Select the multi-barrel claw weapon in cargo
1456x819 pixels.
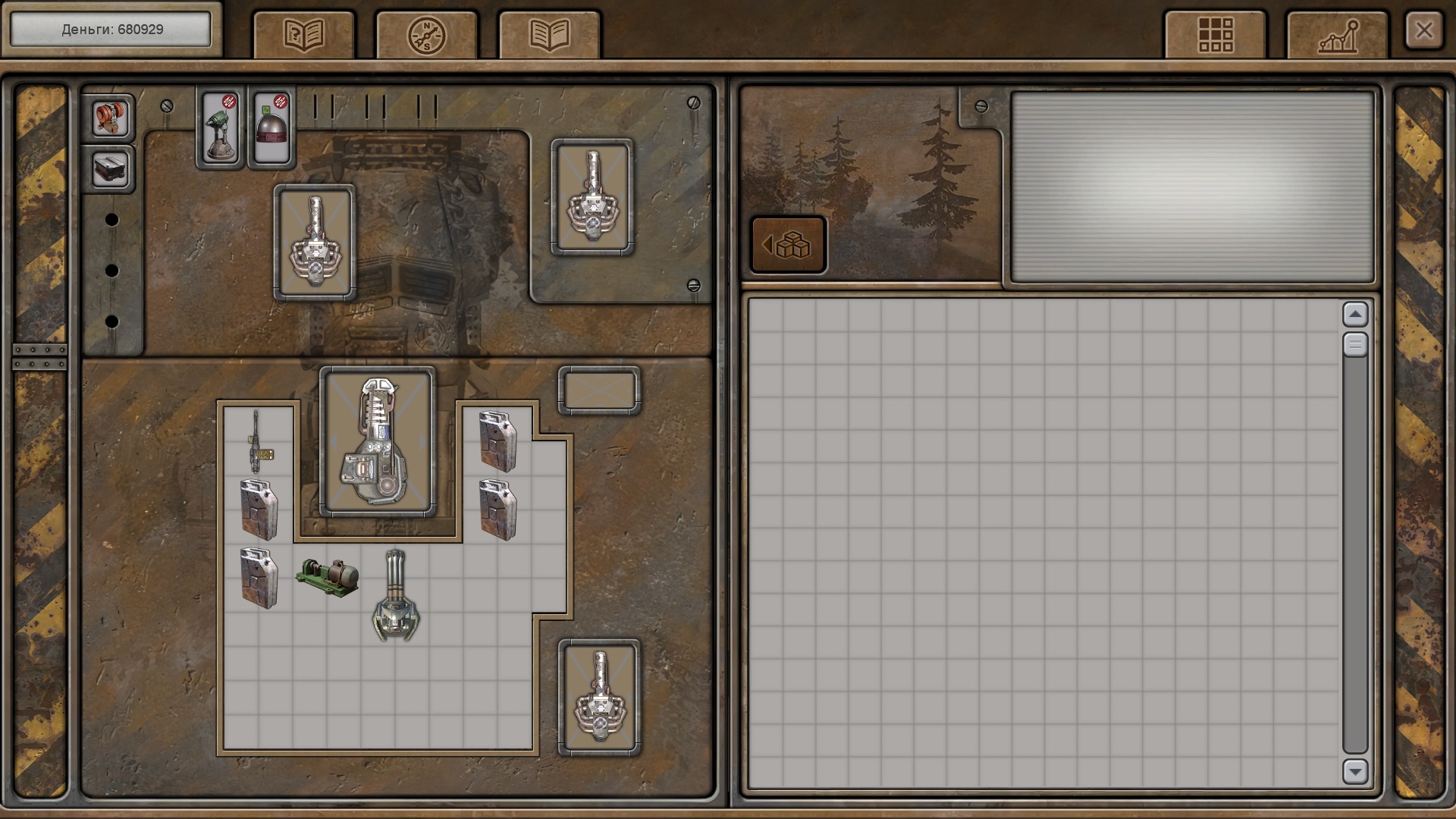pos(396,596)
